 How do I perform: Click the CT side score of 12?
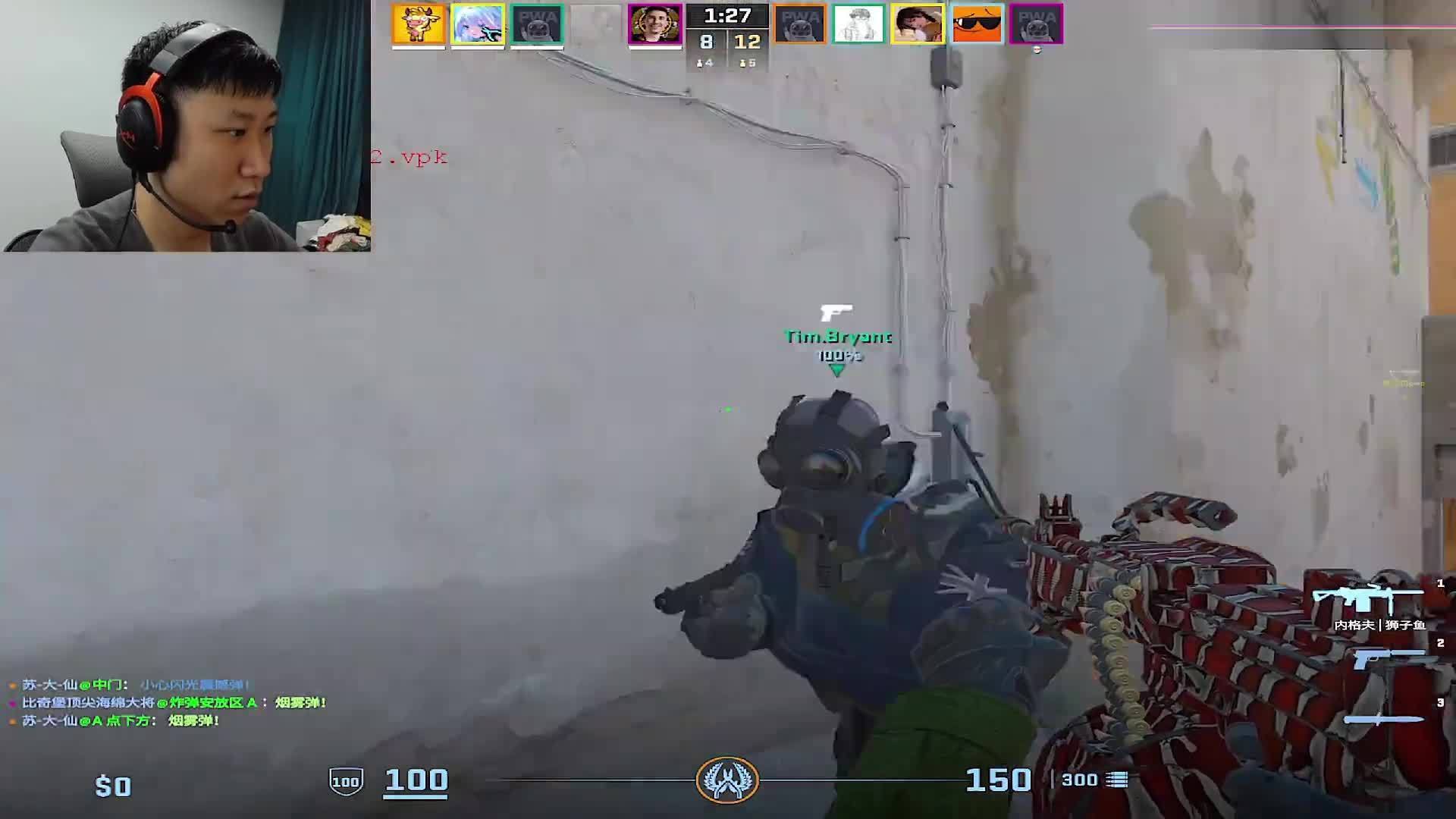747,42
